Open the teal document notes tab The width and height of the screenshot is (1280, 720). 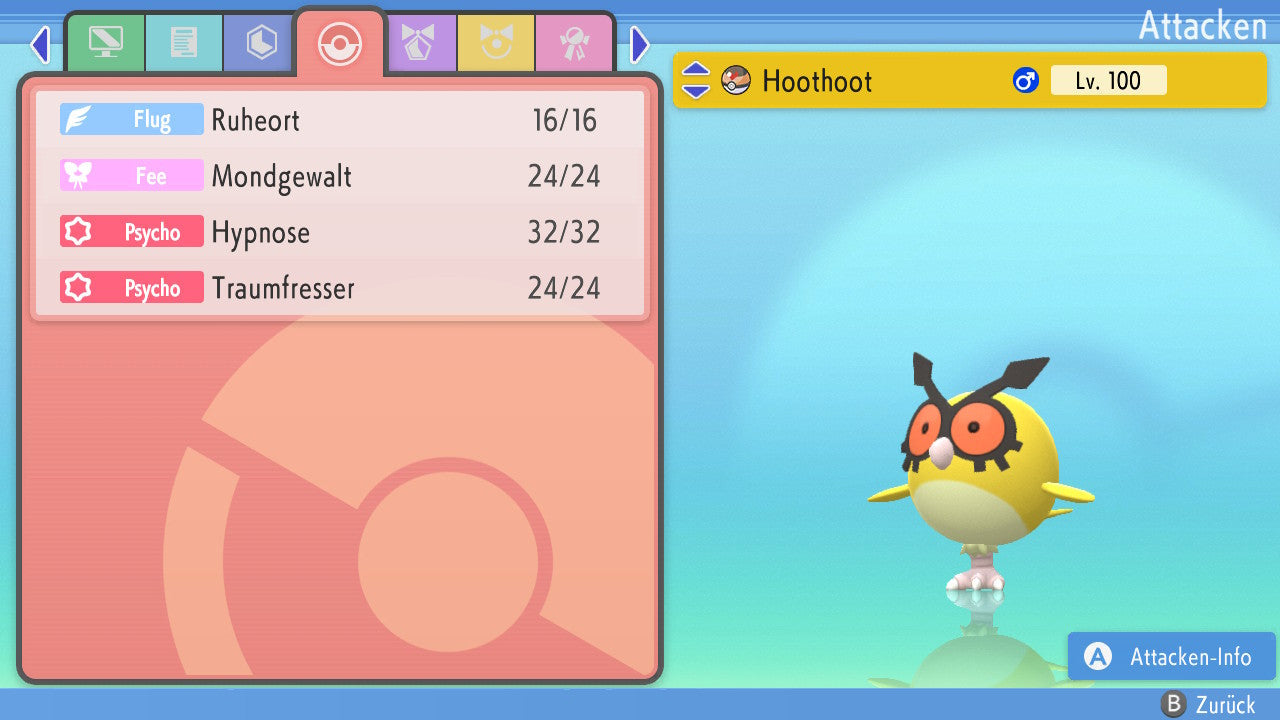[x=184, y=43]
